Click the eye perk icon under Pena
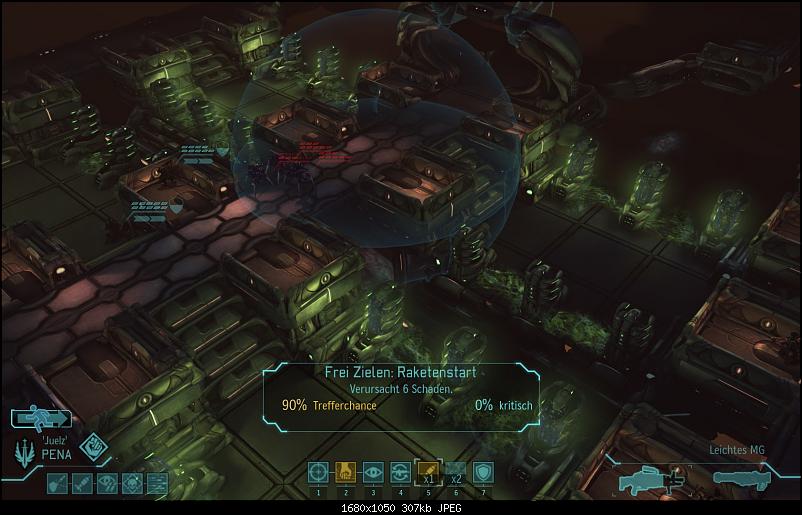The image size is (802, 515). [109, 485]
